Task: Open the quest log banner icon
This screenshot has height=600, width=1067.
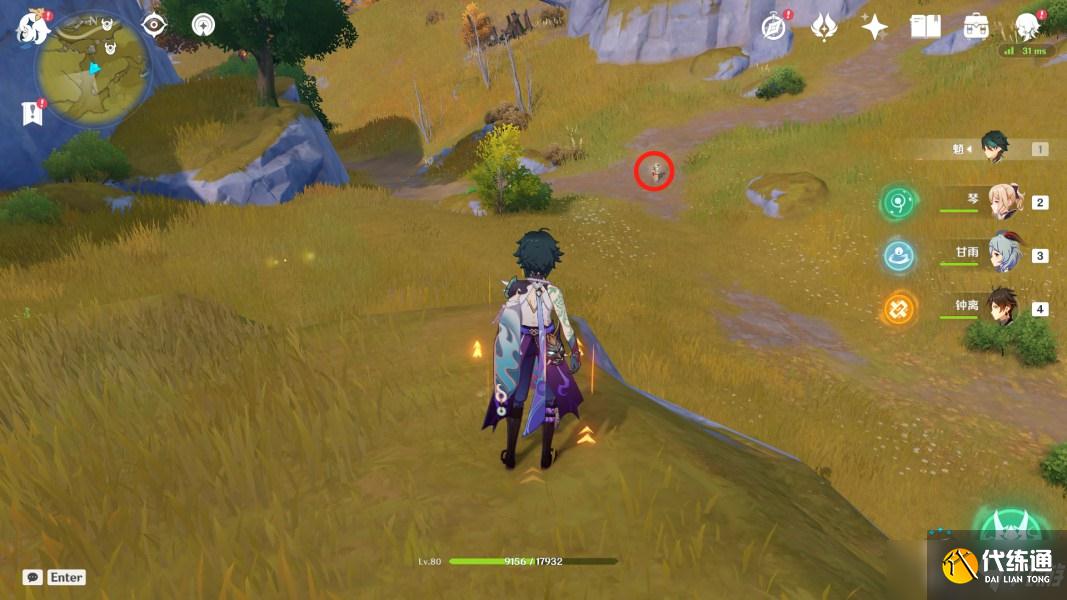Action: click(32, 113)
